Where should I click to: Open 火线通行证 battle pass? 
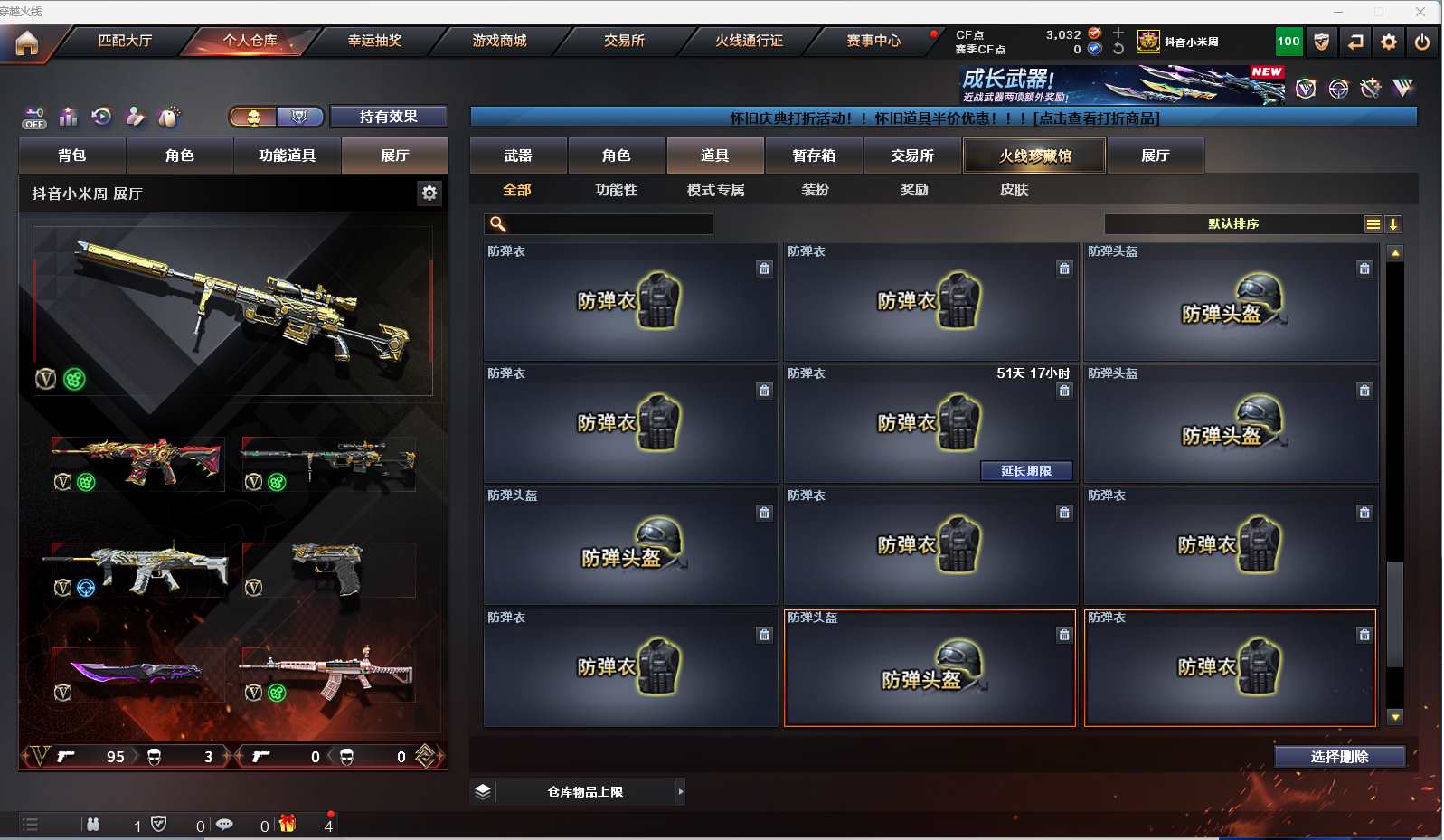tap(749, 41)
